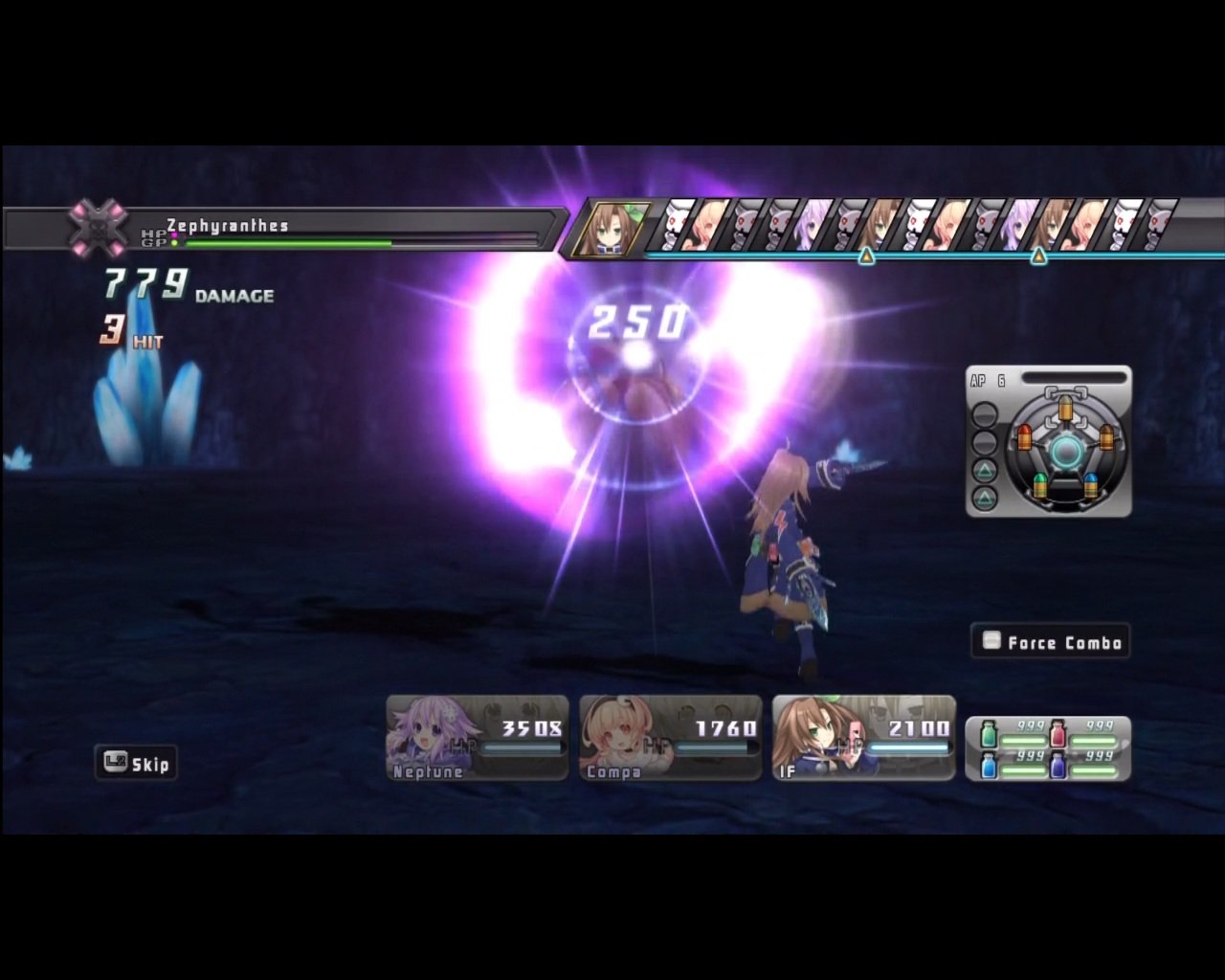
Task: Select the top bracketed bullet on the combo wheel
Action: click(x=1066, y=407)
